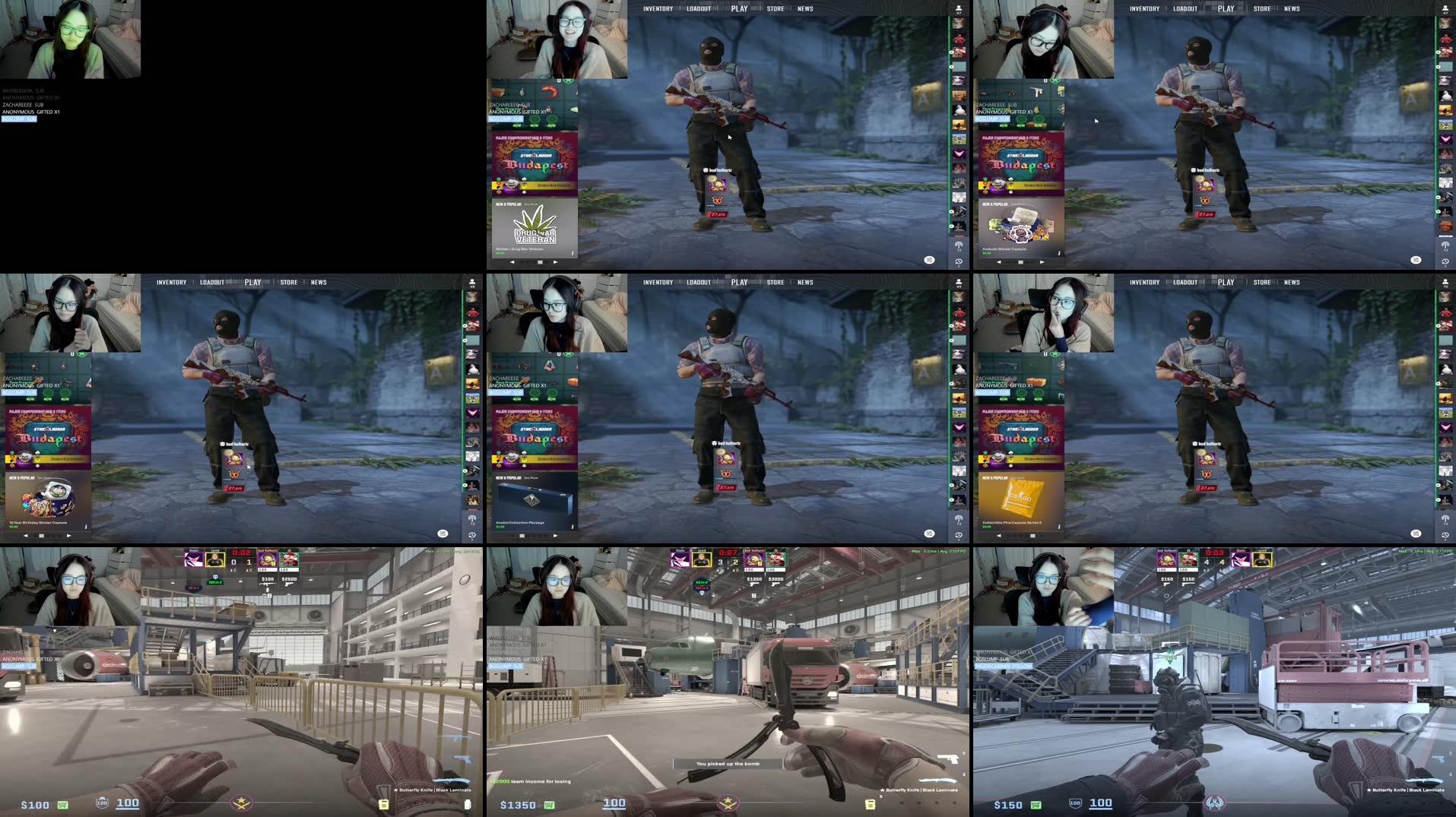This screenshot has width=1456, height=817.
Task: Open the in-game chat bubble icon
Action: (x=928, y=260)
